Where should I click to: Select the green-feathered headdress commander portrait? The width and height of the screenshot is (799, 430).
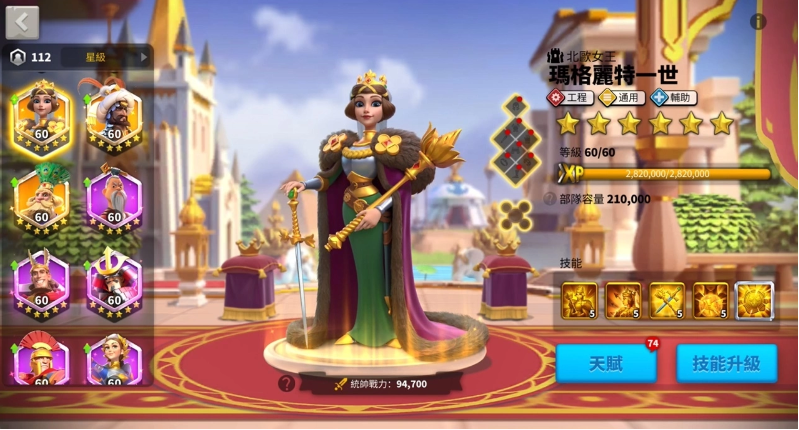[42, 196]
